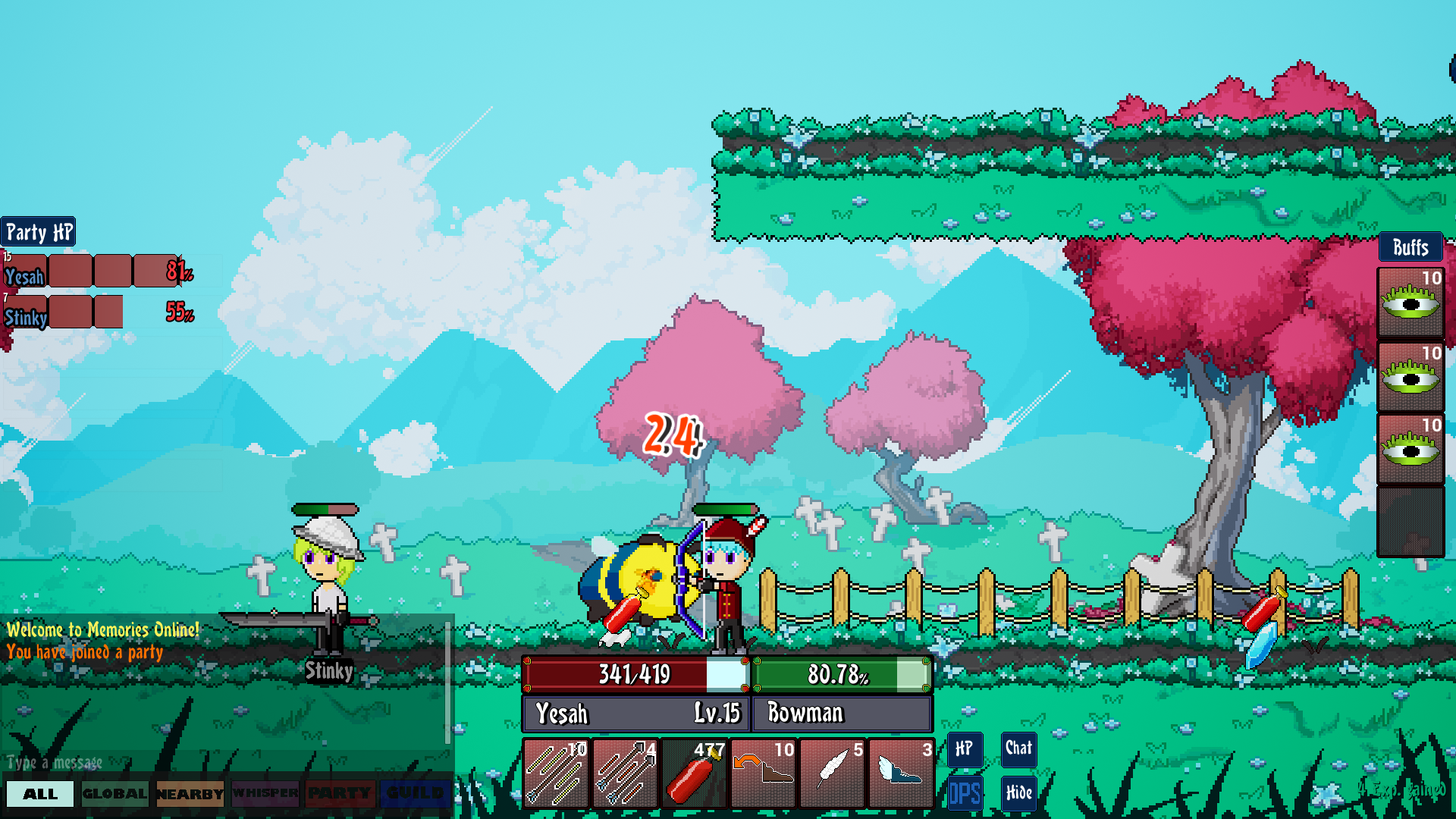The width and height of the screenshot is (1456, 819).
Task: Use the red-tipped arrow volley skill
Action: pos(625,773)
